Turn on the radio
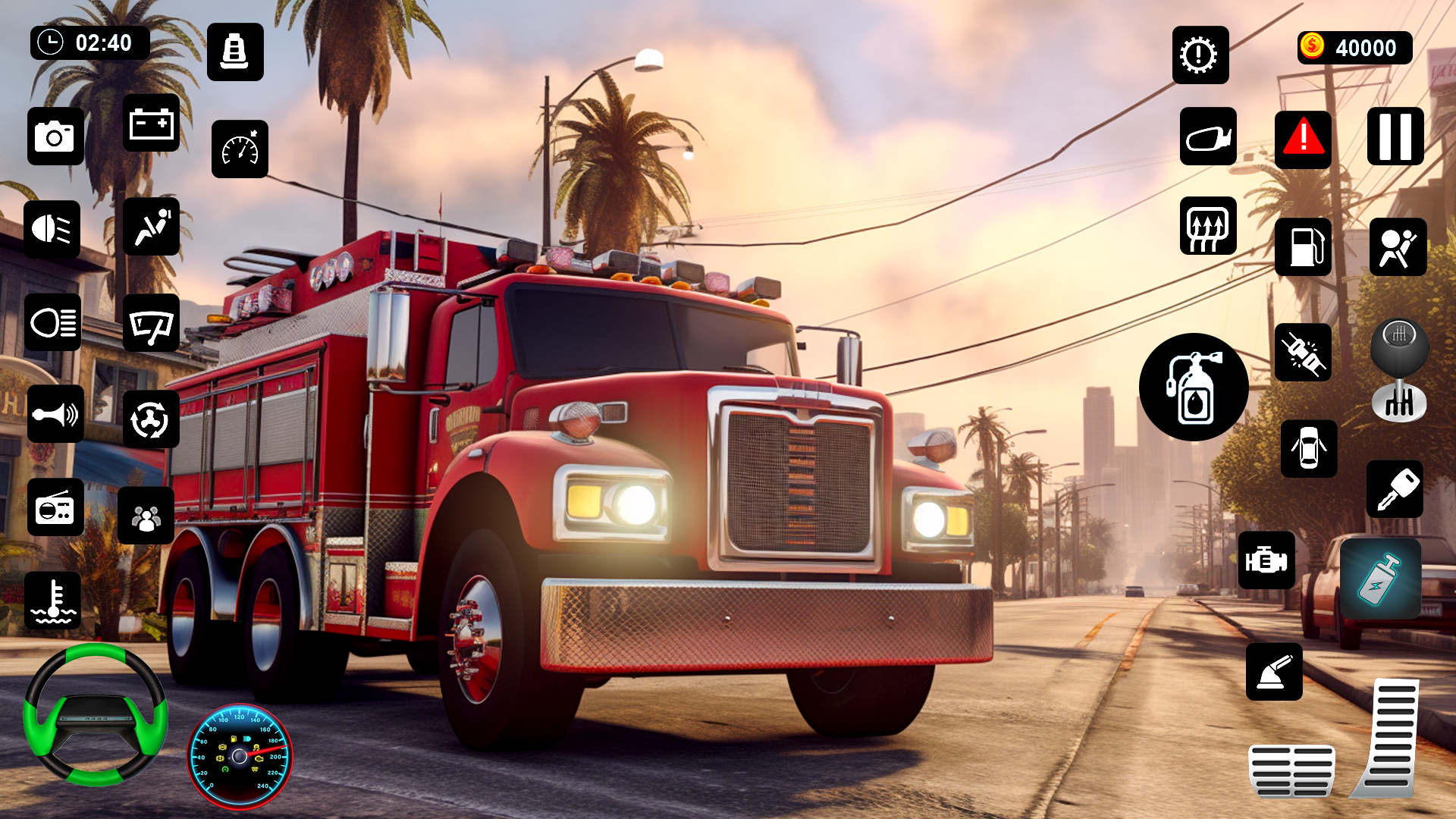 tap(55, 508)
